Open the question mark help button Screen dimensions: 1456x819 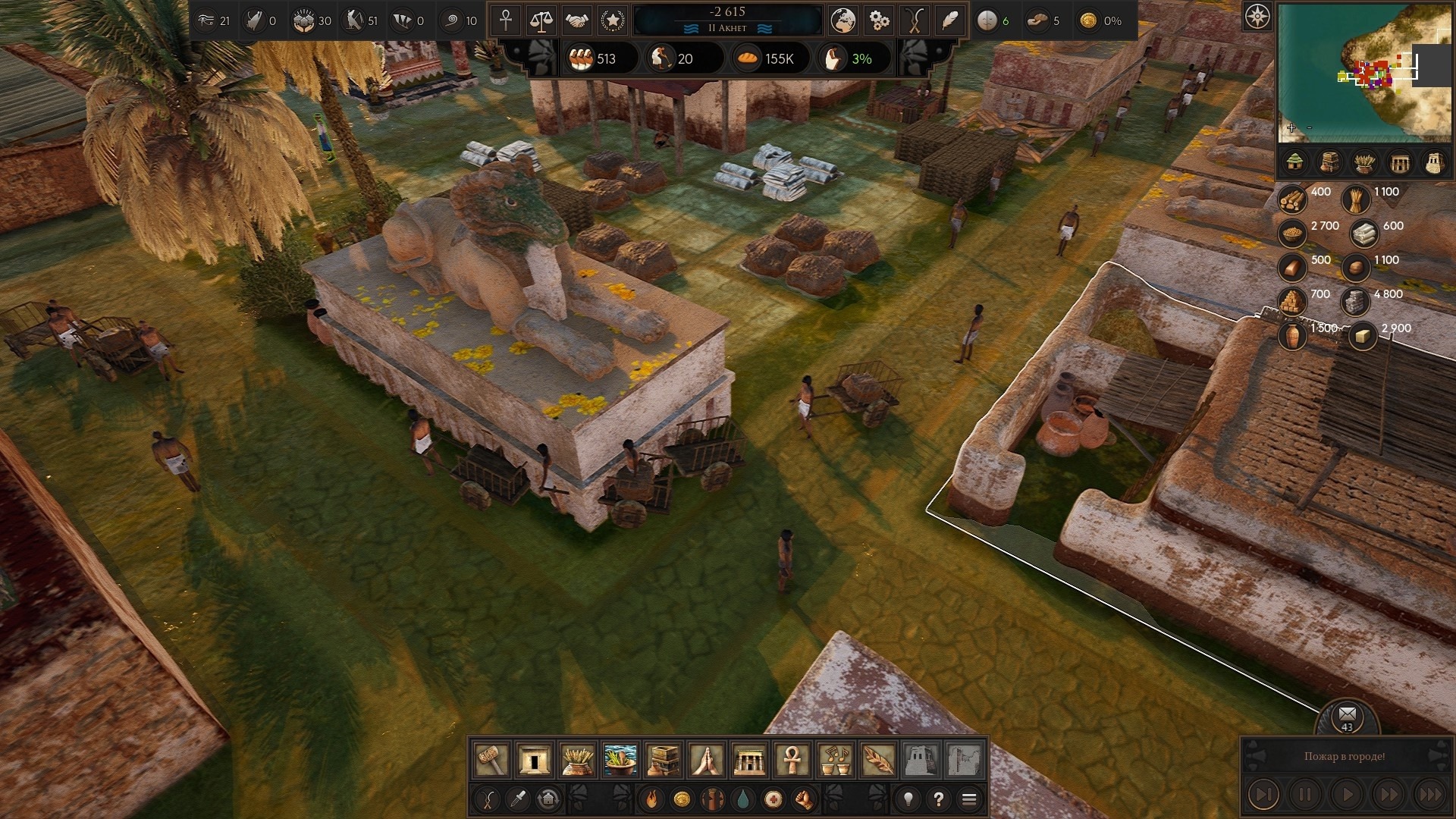[x=939, y=799]
